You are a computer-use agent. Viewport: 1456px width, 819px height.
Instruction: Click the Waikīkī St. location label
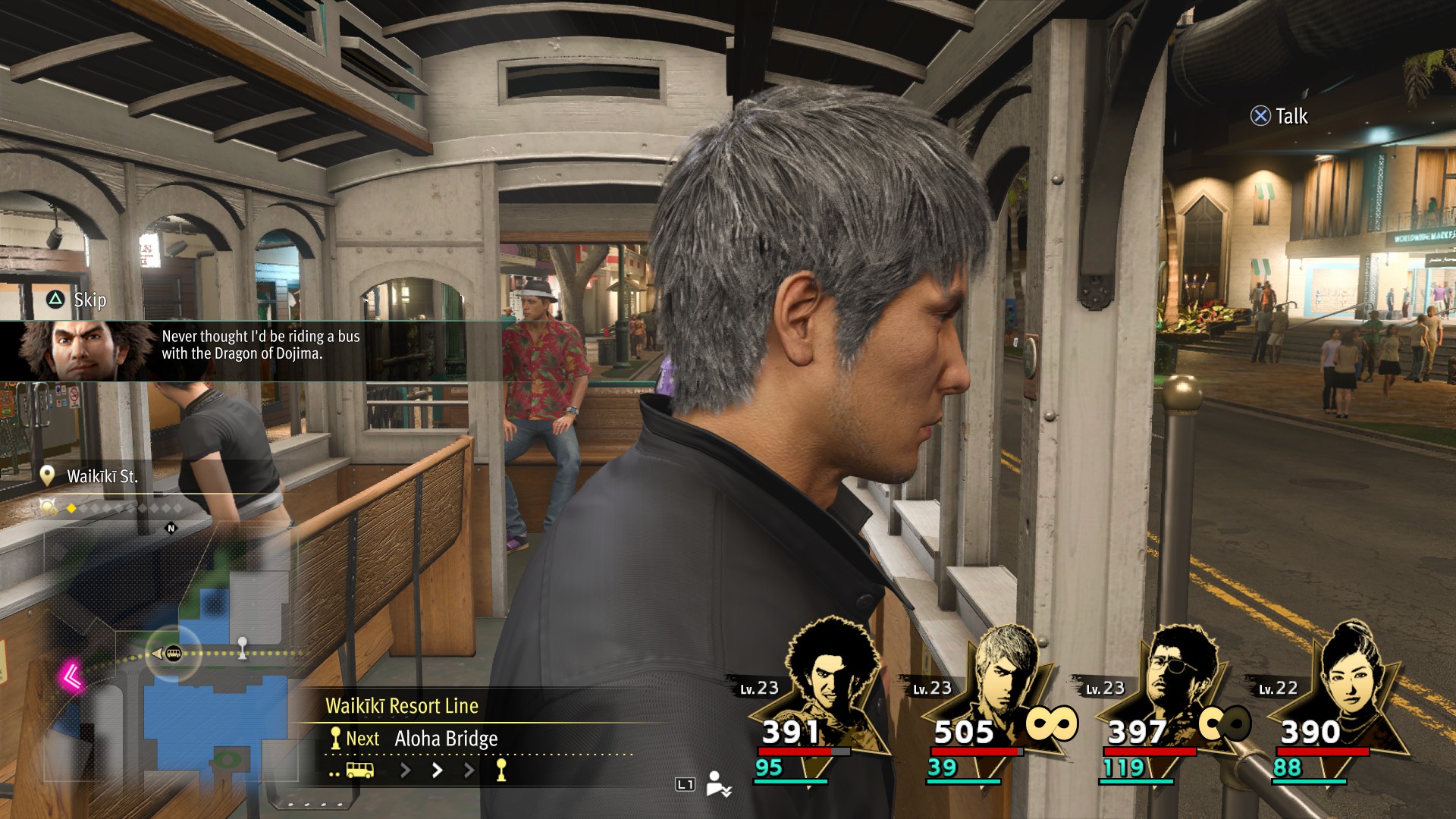point(102,477)
